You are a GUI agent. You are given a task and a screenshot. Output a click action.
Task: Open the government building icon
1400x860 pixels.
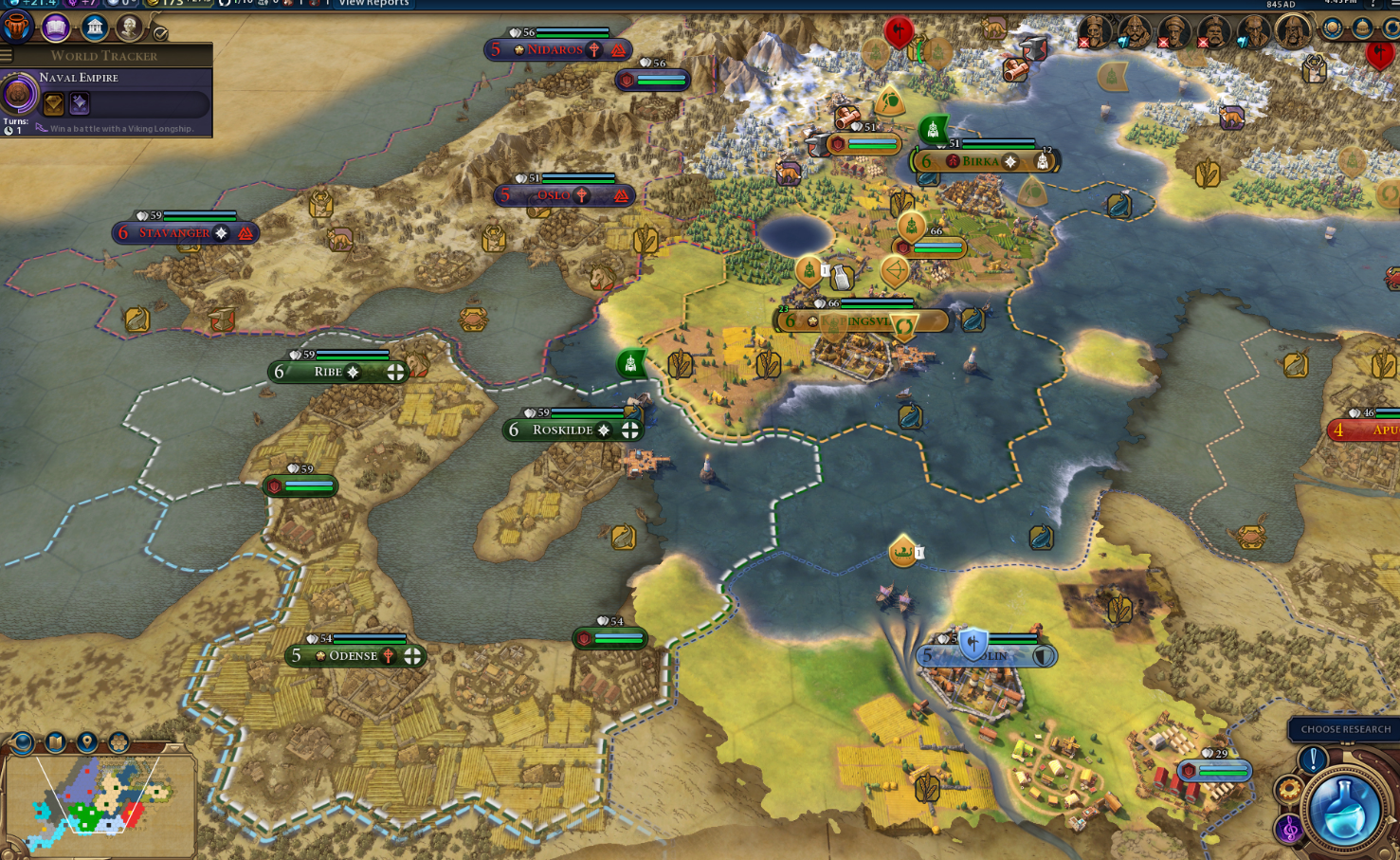94,27
